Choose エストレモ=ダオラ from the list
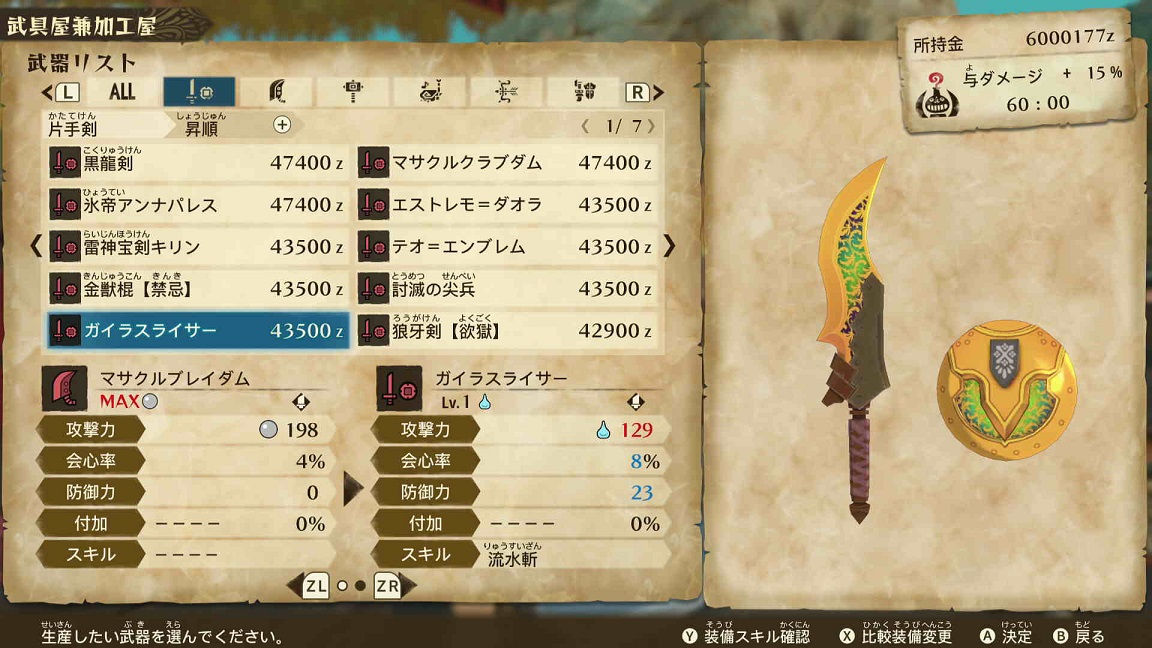 pyautogui.click(x=507, y=205)
